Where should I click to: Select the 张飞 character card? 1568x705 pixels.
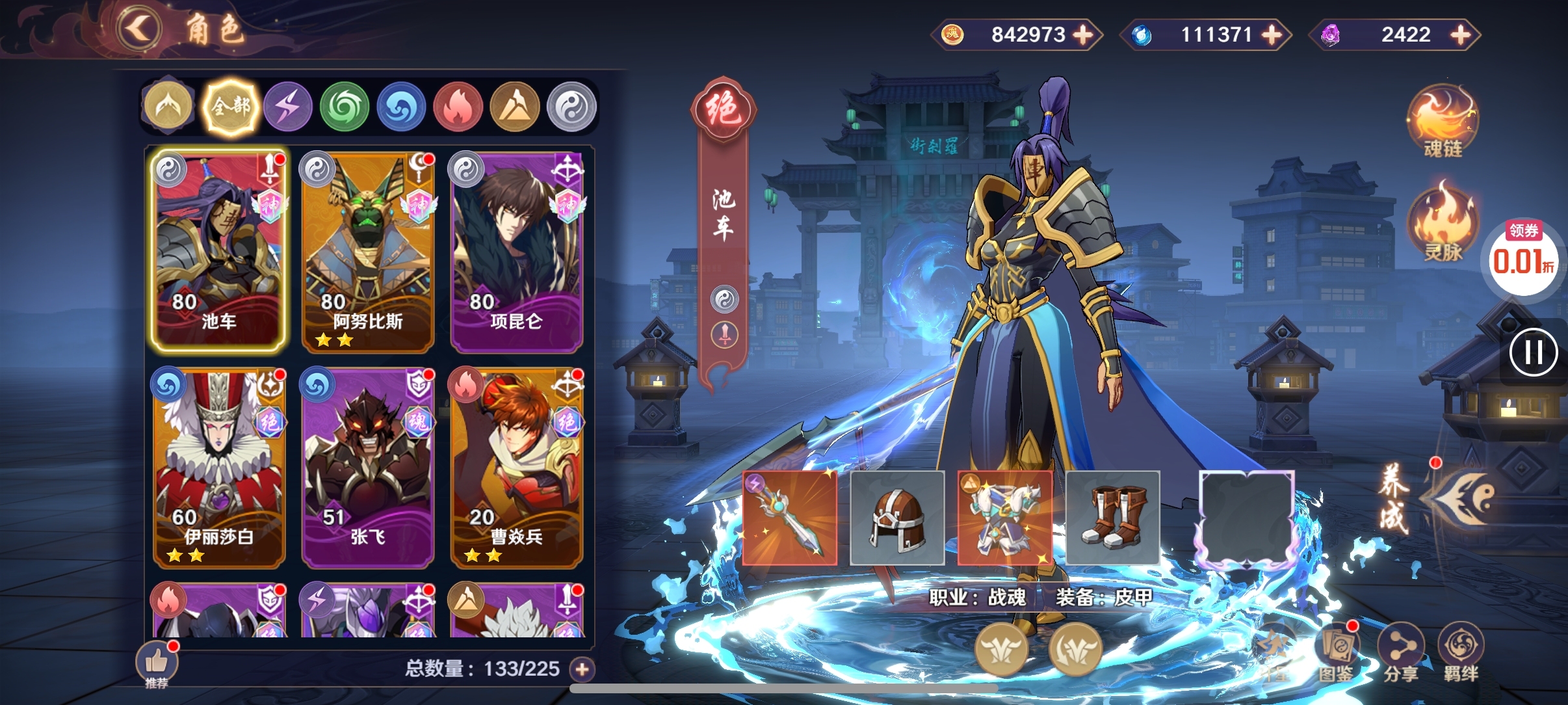(x=367, y=468)
